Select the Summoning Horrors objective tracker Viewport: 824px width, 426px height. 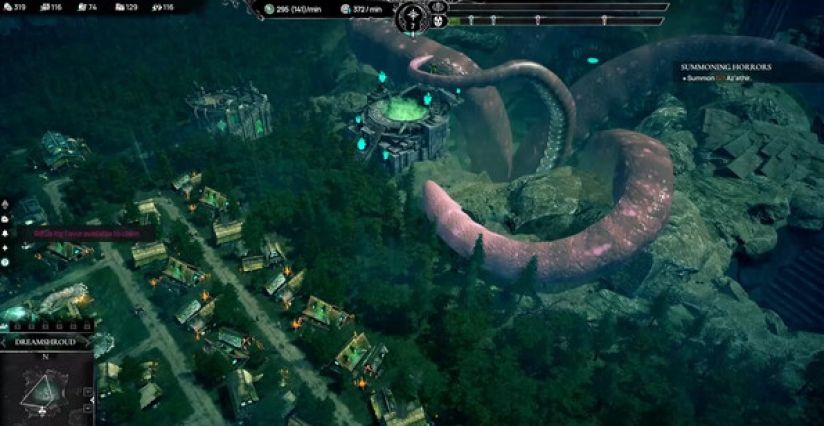pyautogui.click(x=726, y=67)
